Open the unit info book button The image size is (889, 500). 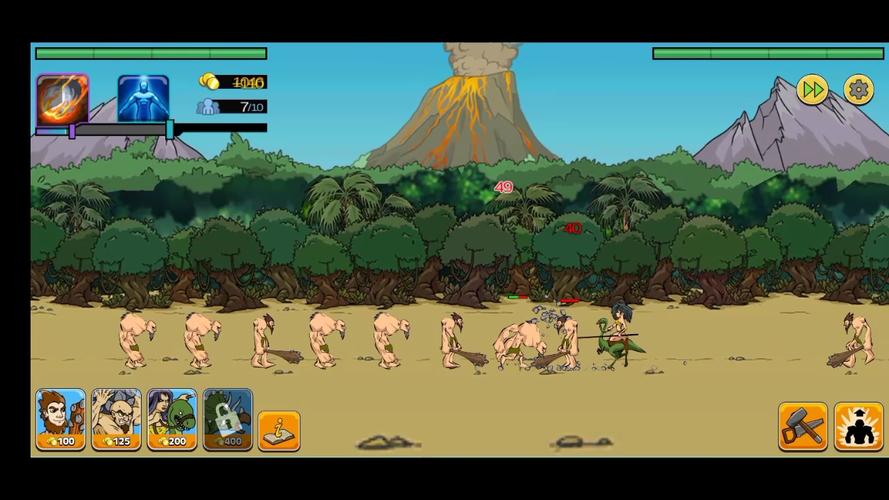[279, 431]
